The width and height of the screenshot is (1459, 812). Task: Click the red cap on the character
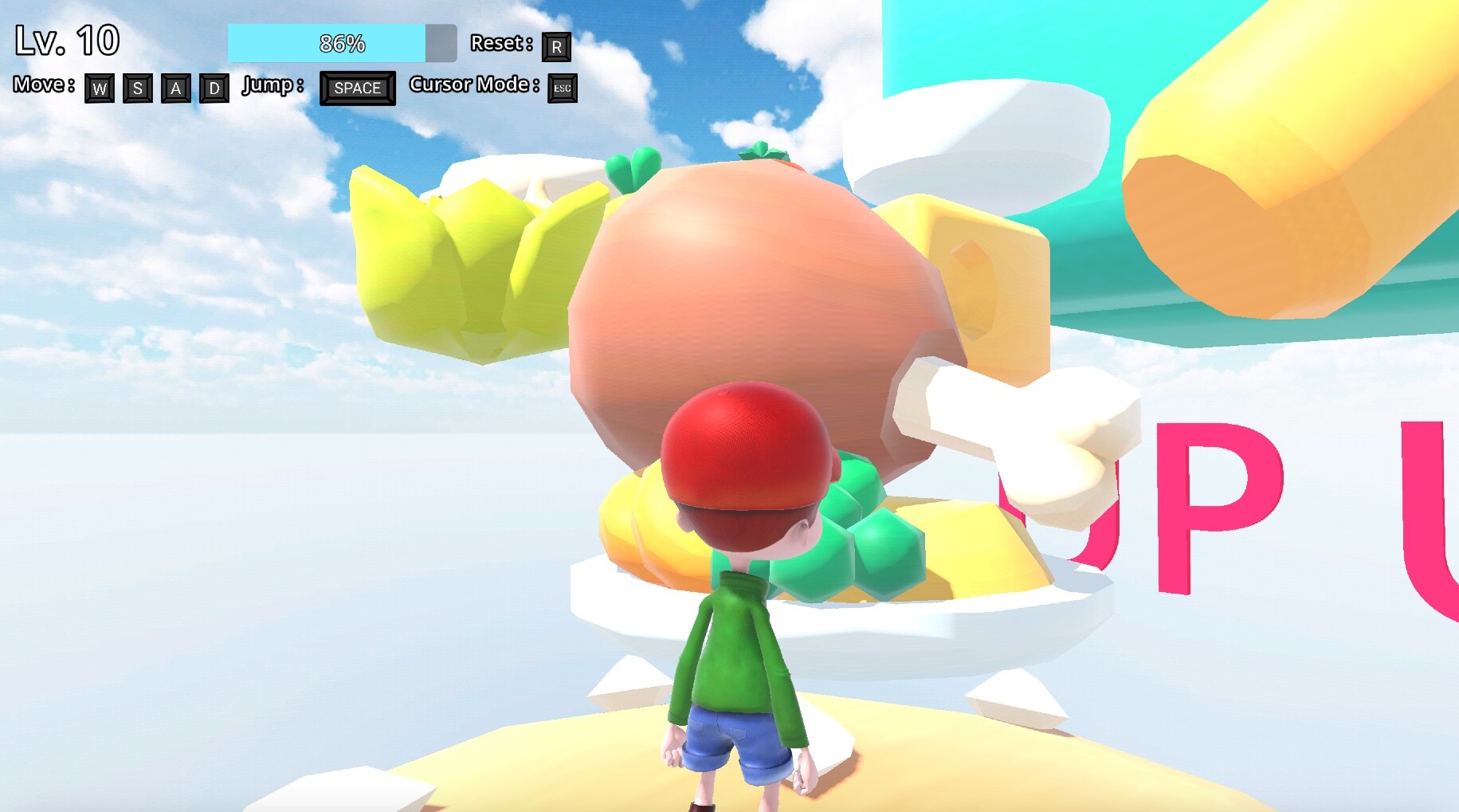pyautogui.click(x=745, y=454)
